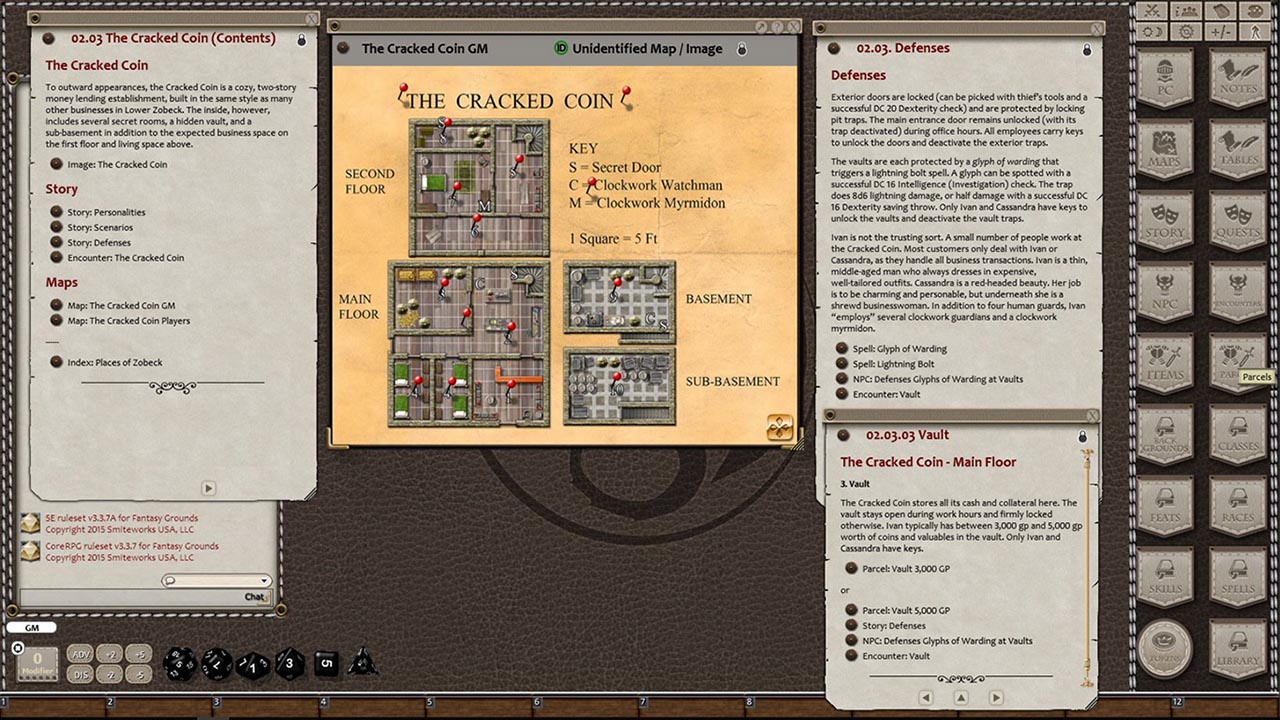Toggle the lock on the Unidentified Map window
This screenshot has width=1280, height=720.
(741, 48)
